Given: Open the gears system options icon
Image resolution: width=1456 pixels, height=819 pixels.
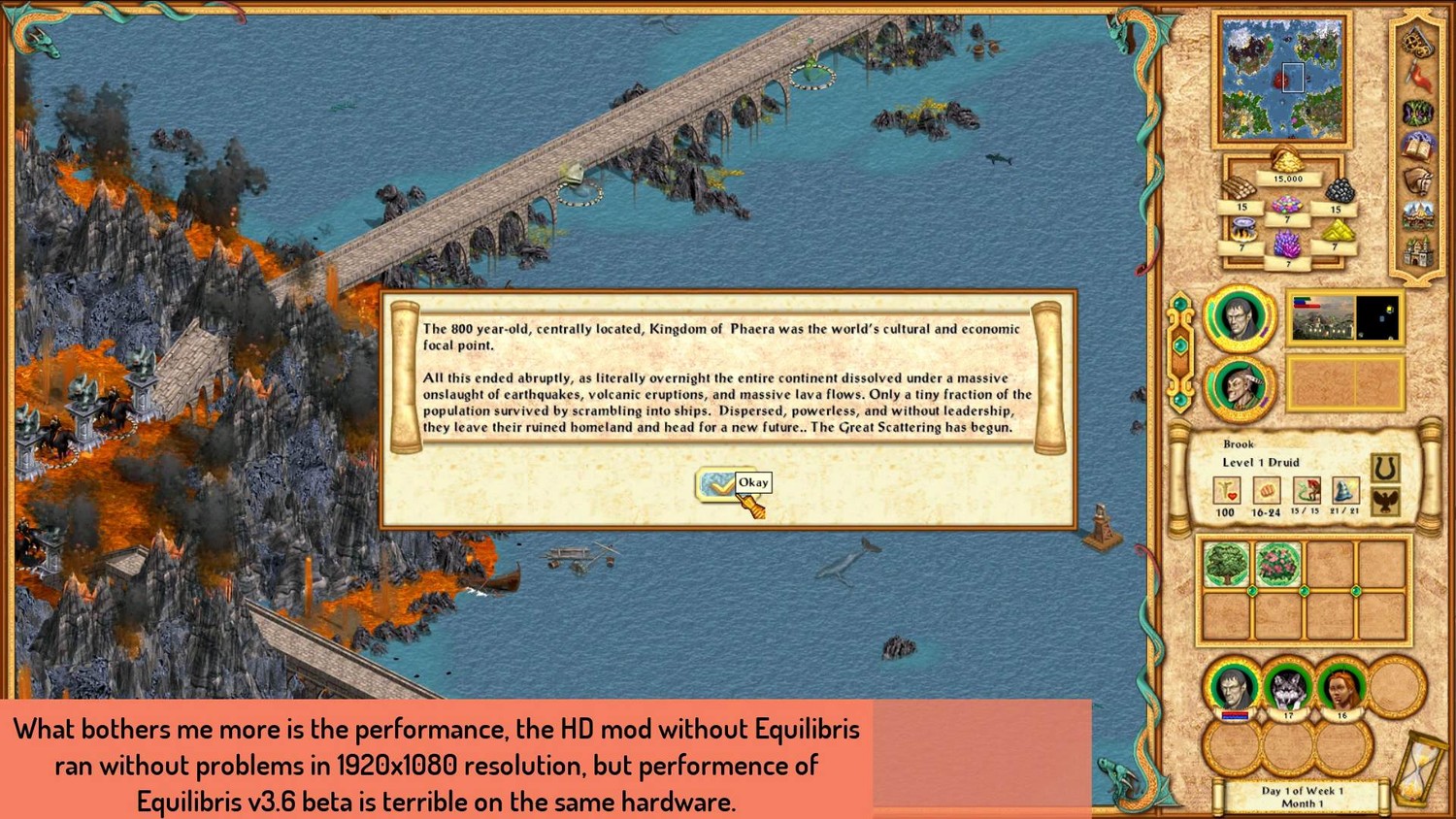Looking at the screenshot, I should pyautogui.click(x=1416, y=44).
